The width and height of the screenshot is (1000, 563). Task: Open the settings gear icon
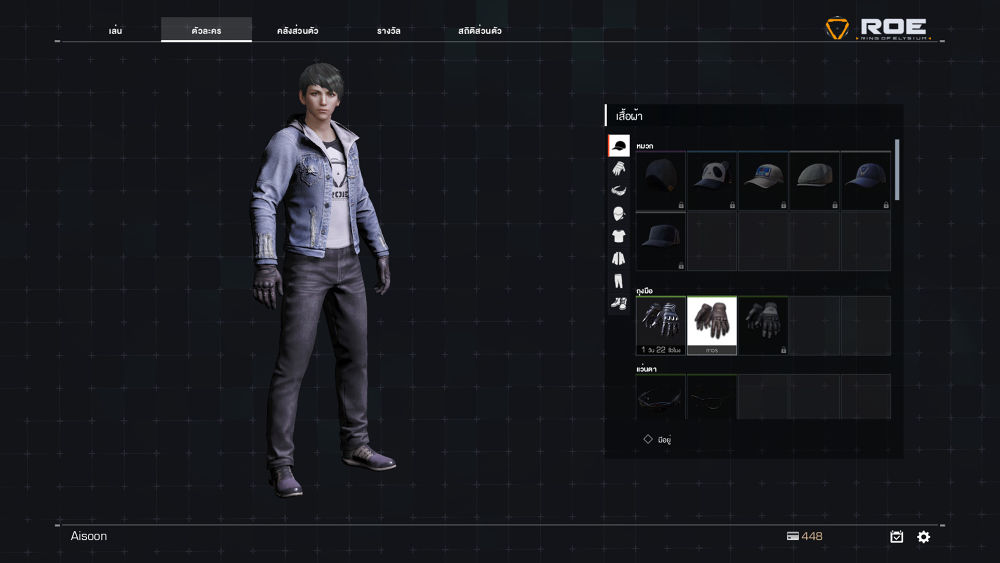tap(923, 537)
